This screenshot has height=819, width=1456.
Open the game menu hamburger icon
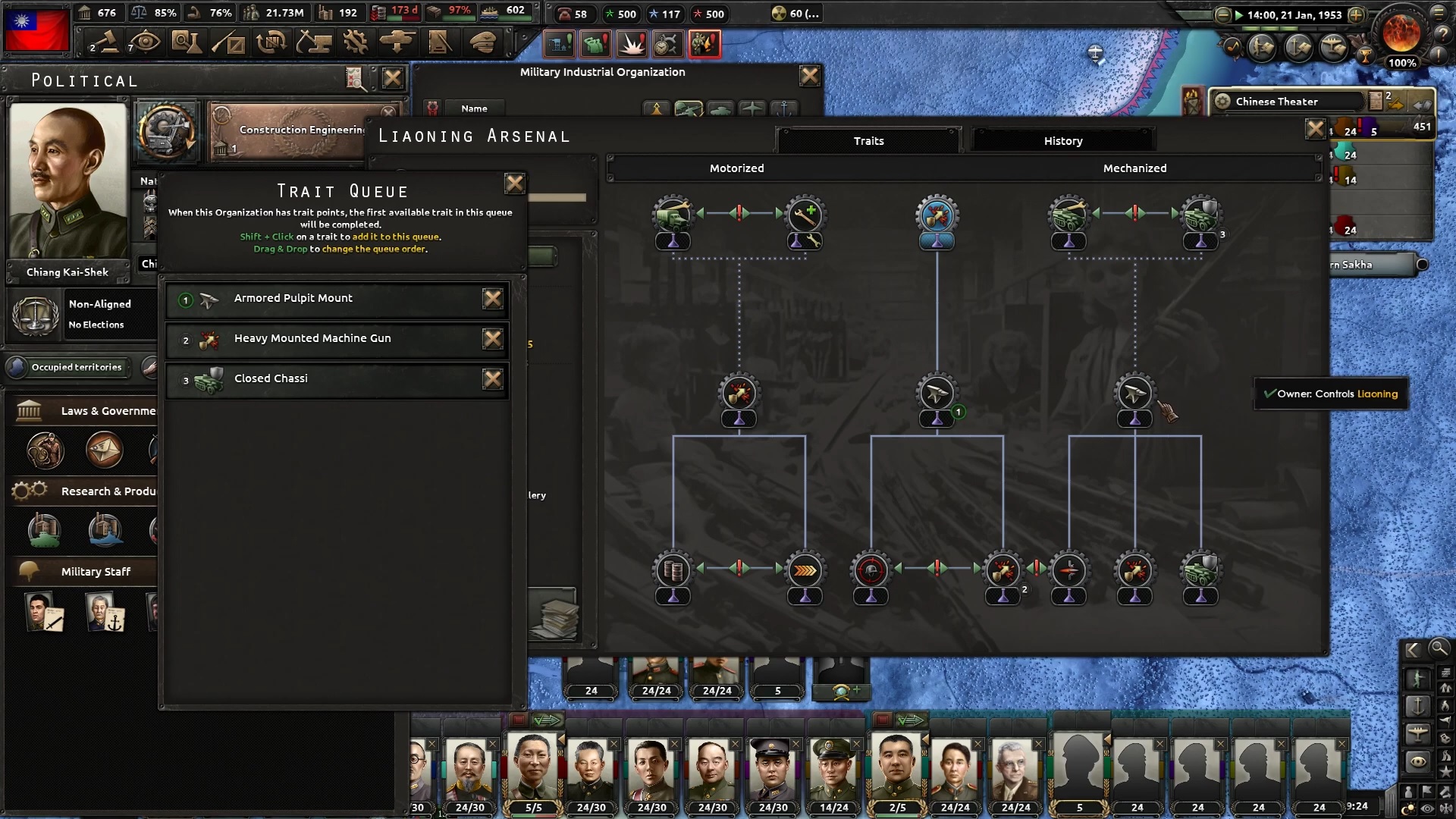coord(1438,14)
